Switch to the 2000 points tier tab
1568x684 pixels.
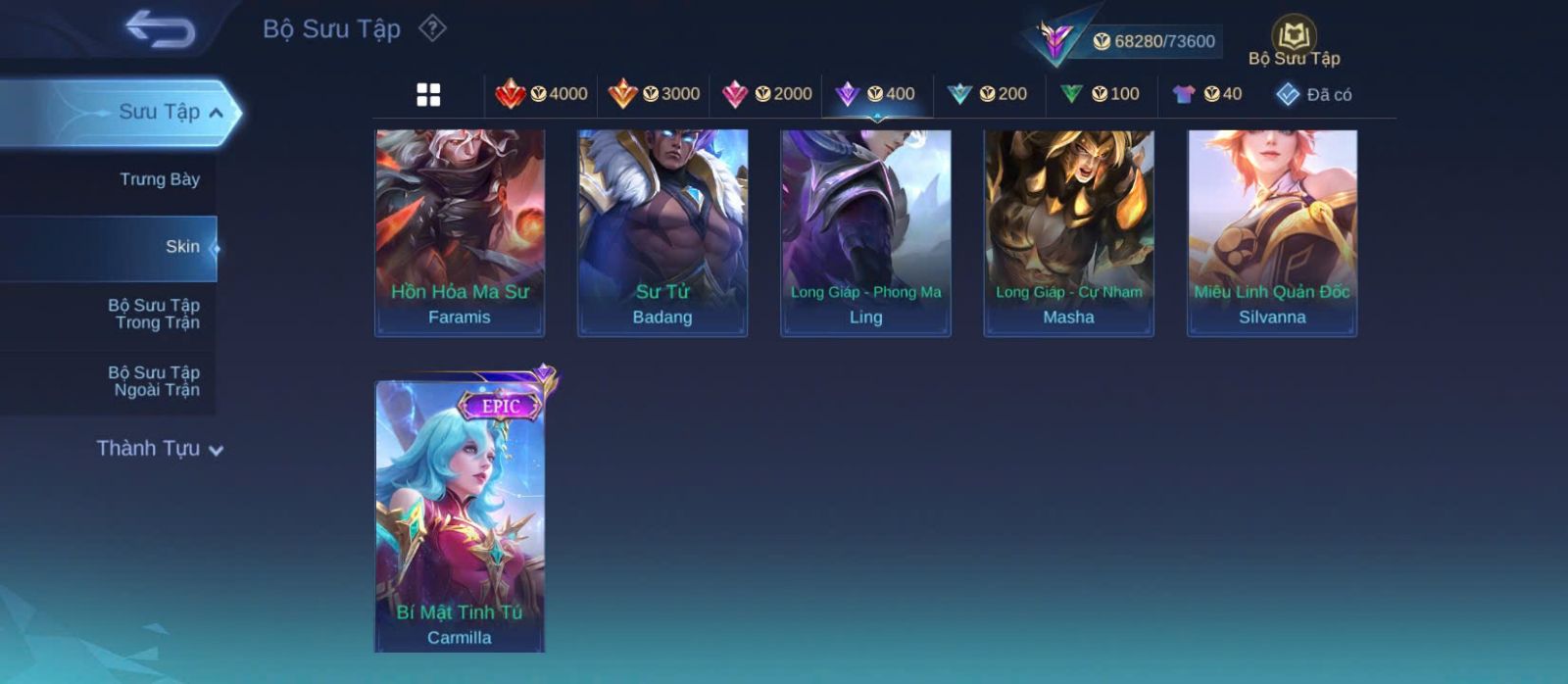(x=766, y=94)
